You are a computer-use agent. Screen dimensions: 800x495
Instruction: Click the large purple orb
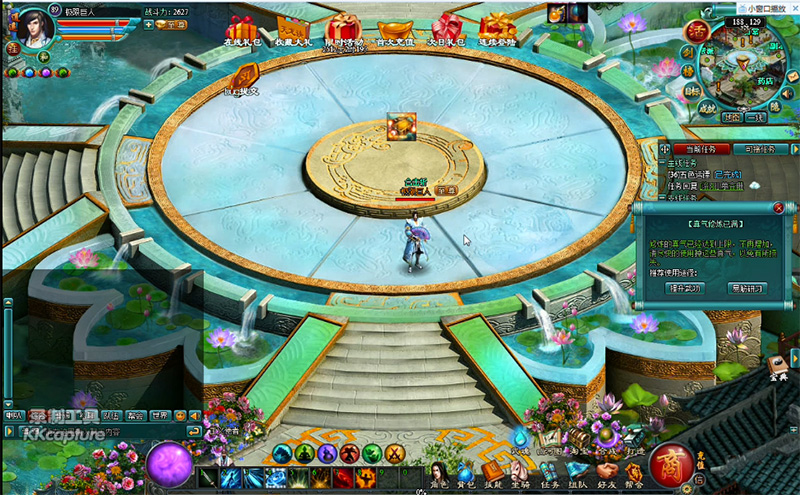[x=168, y=464]
